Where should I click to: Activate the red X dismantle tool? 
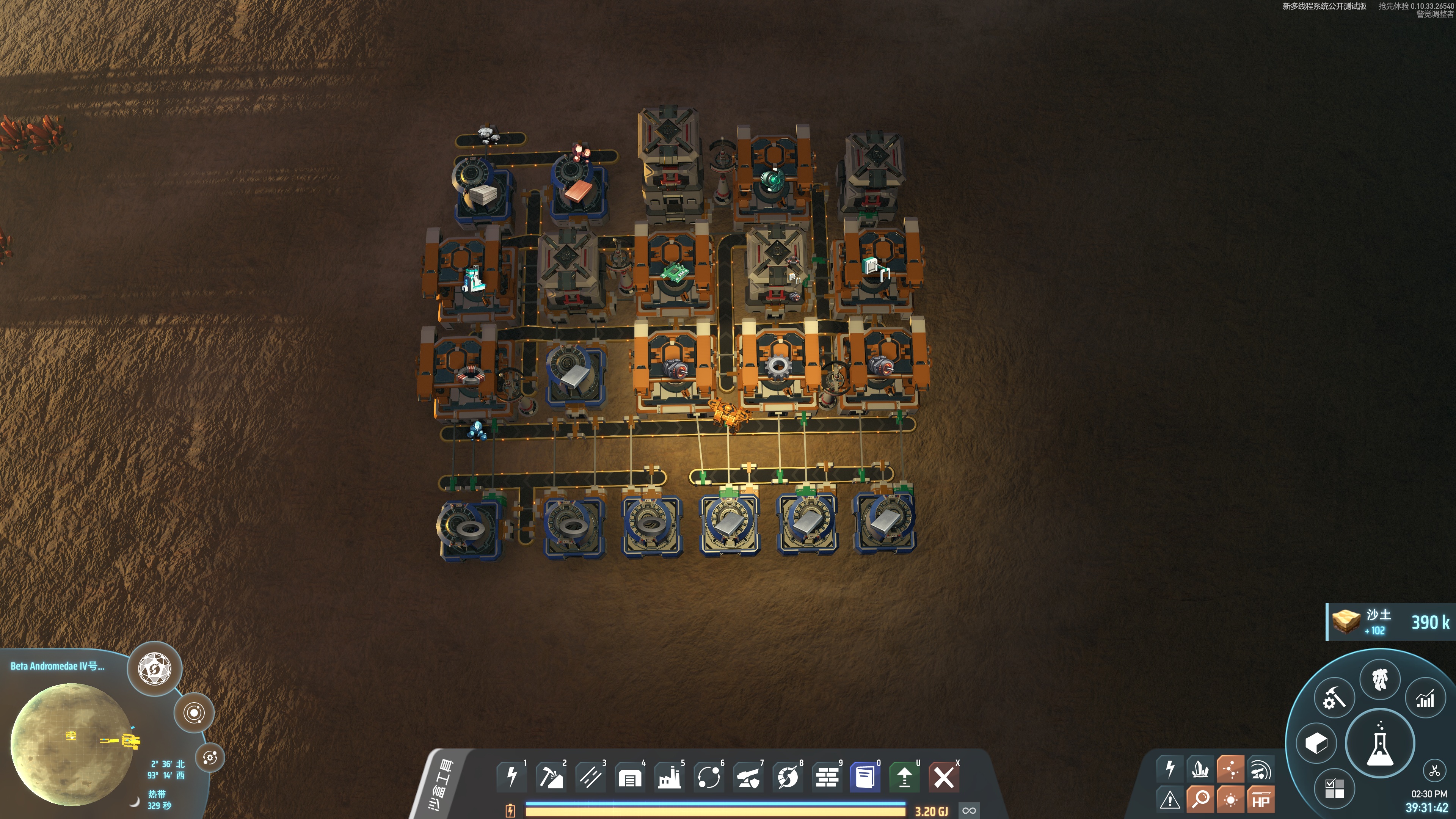click(943, 777)
